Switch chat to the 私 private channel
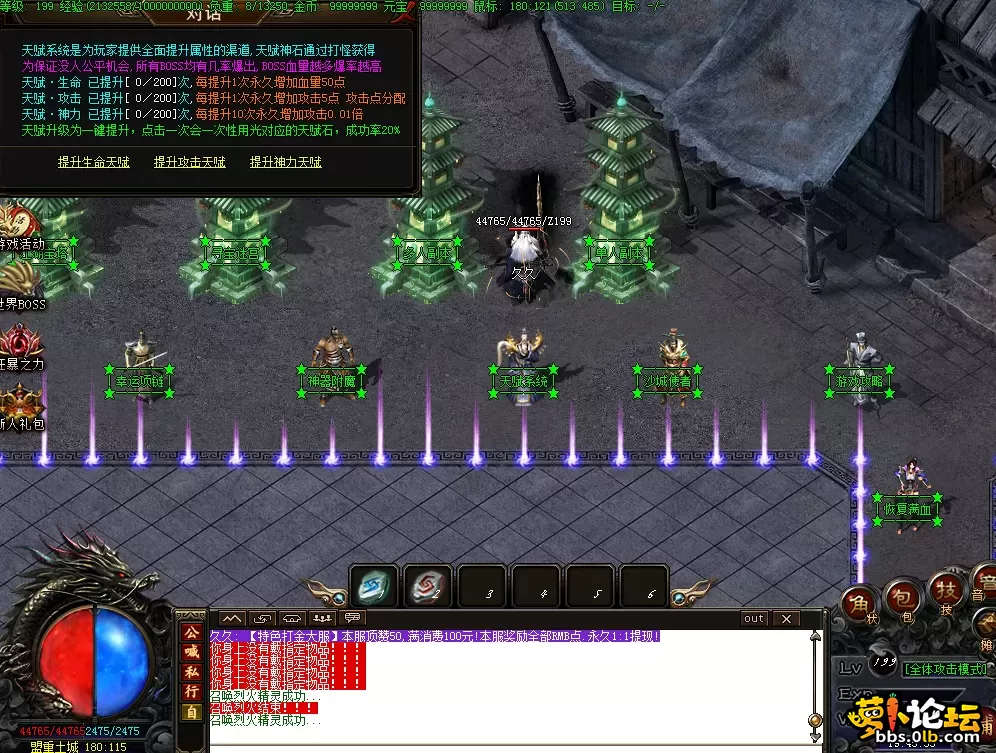 (x=192, y=671)
